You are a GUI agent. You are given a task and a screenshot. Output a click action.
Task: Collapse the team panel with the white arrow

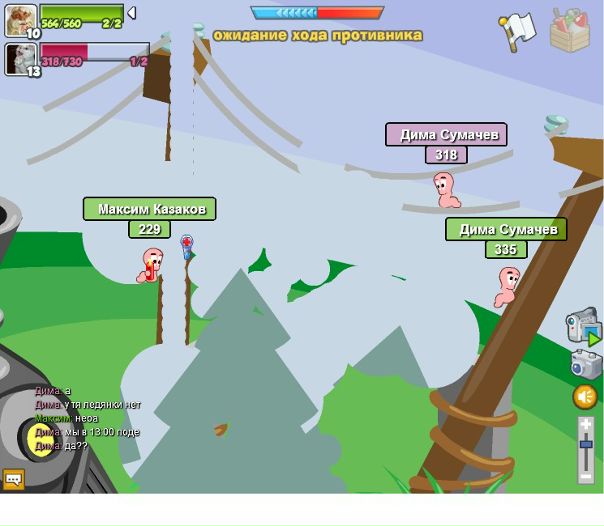[x=131, y=13]
